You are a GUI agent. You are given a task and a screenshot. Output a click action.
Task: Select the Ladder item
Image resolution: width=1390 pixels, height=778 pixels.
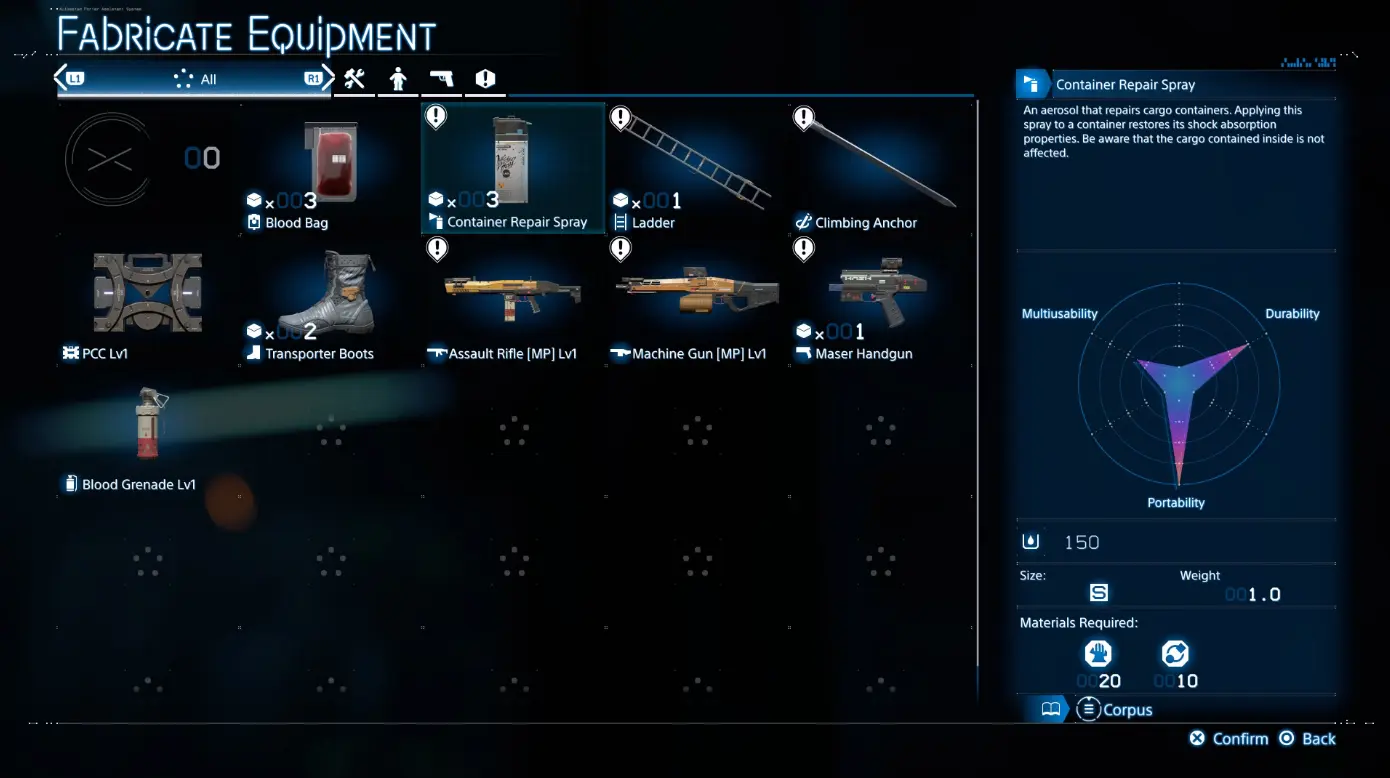697,168
